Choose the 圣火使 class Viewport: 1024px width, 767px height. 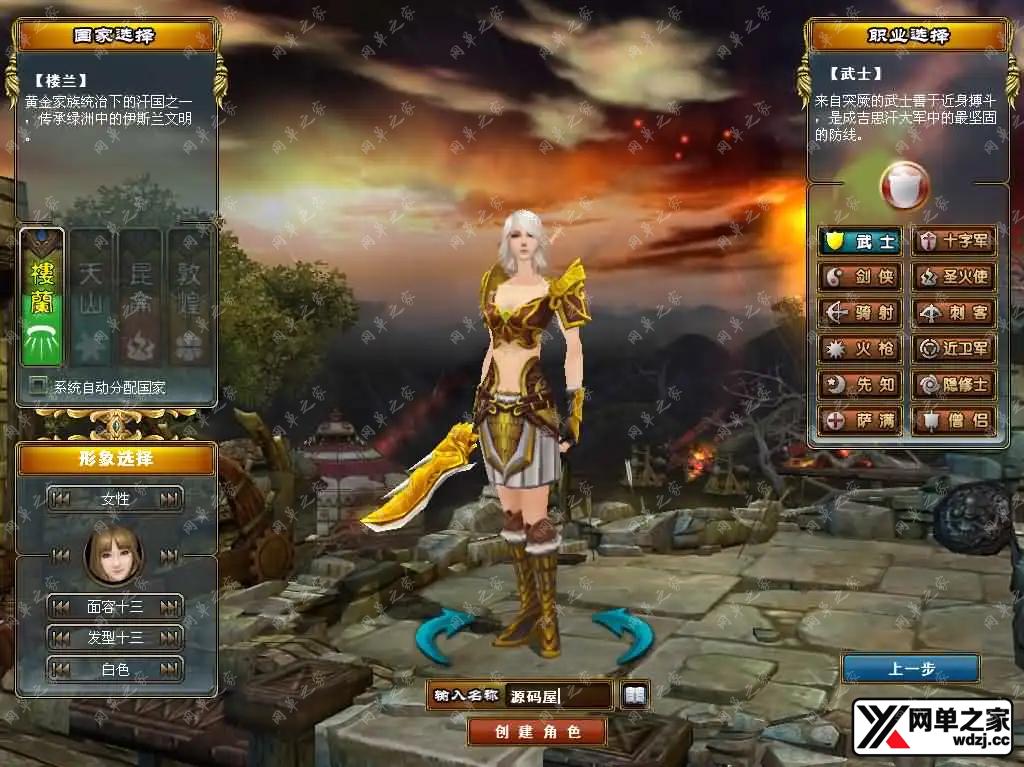point(954,277)
